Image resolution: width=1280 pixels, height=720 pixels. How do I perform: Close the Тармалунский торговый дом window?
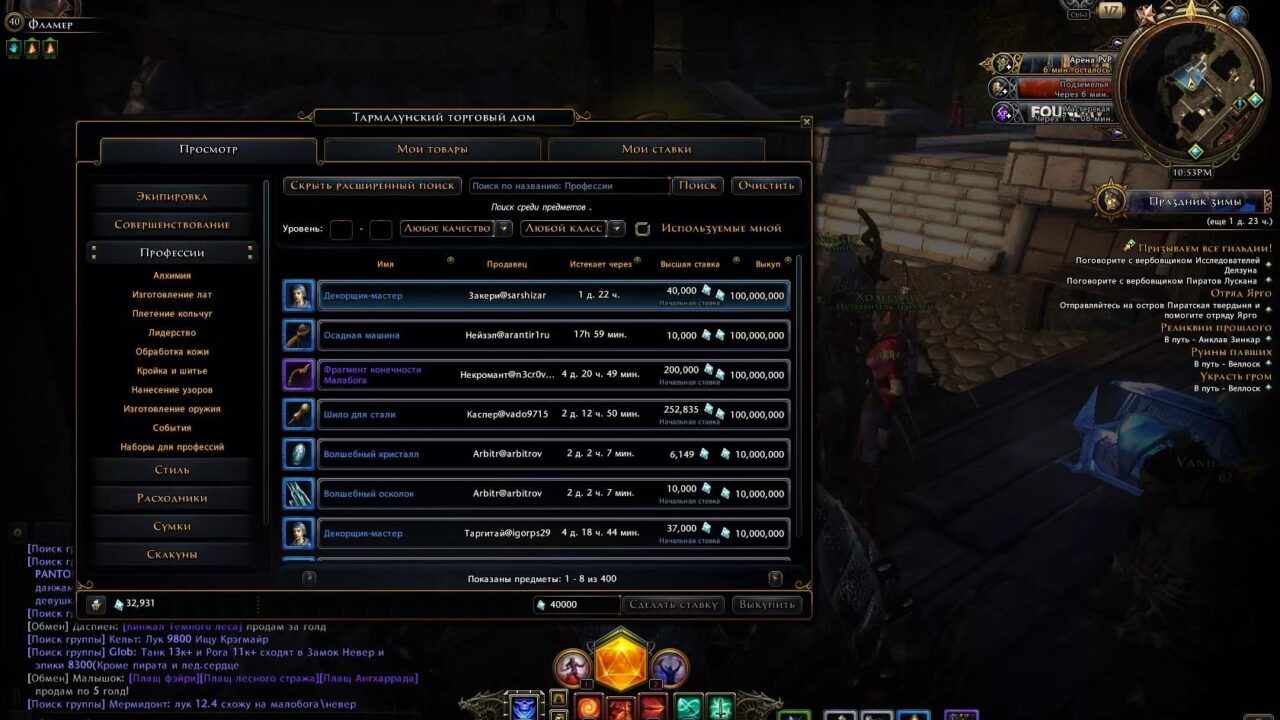coord(807,122)
